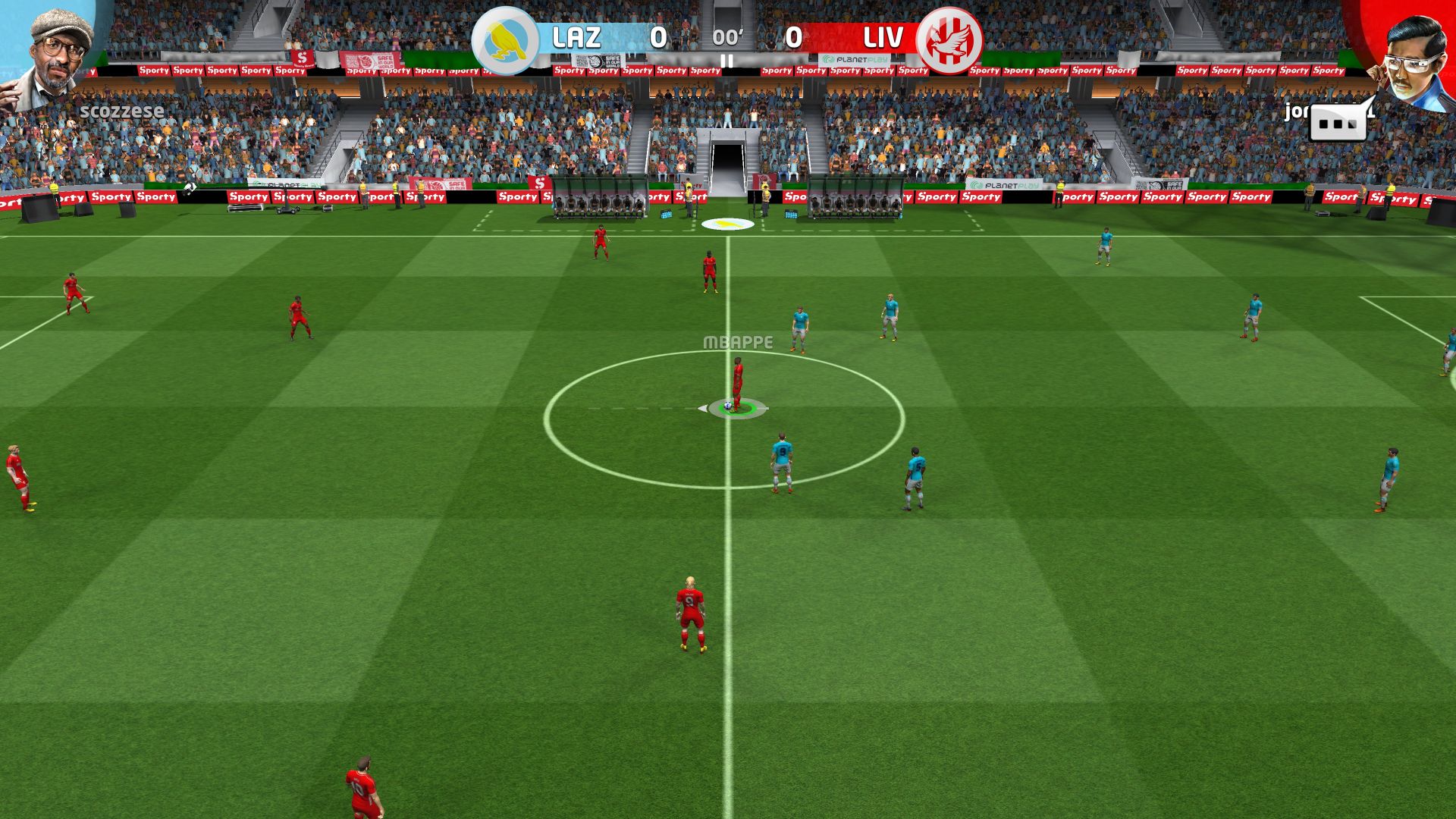
Task: Click the 00' match timer
Action: [726, 36]
